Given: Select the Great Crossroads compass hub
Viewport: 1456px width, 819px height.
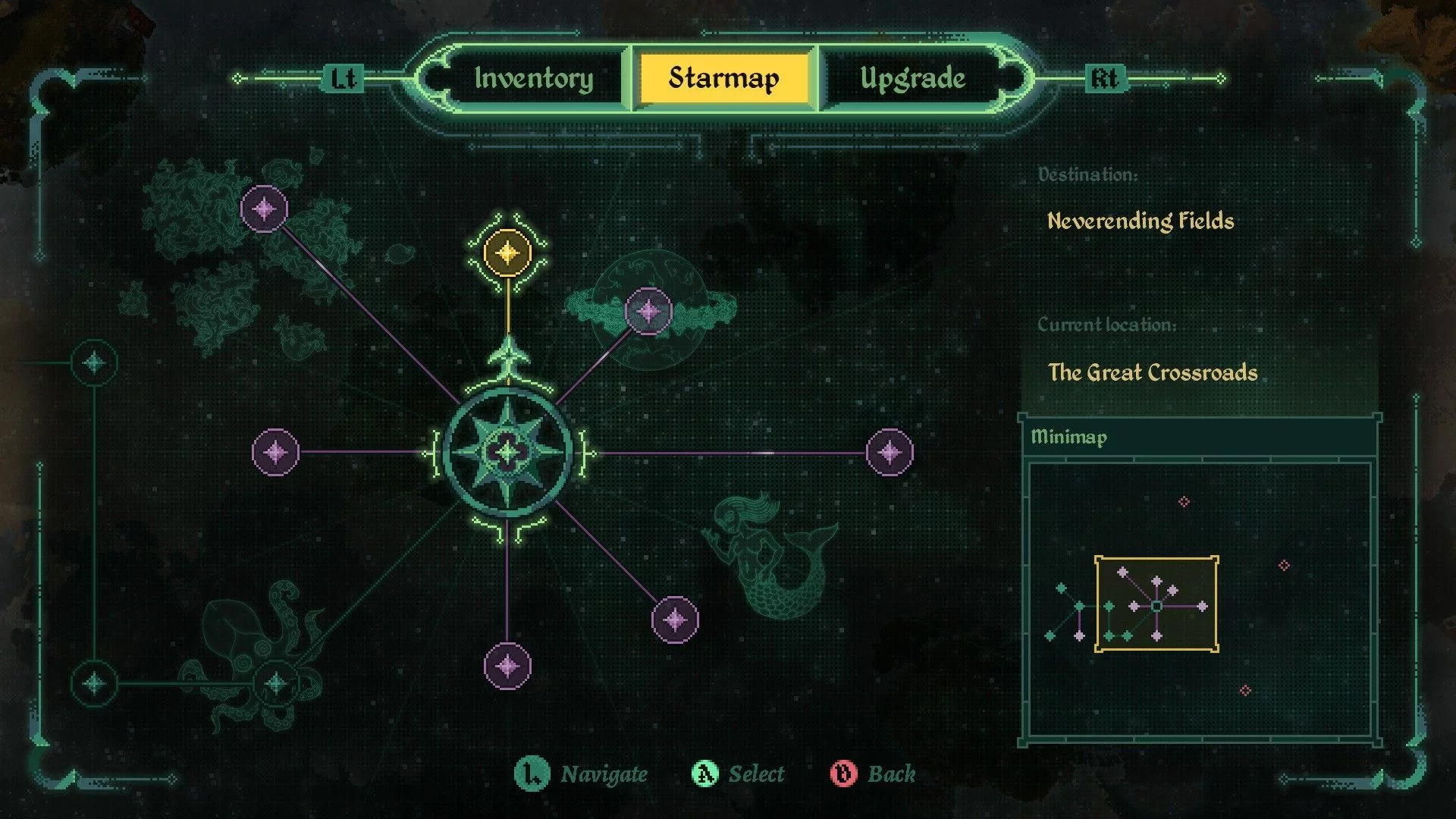Looking at the screenshot, I should tap(507, 453).
